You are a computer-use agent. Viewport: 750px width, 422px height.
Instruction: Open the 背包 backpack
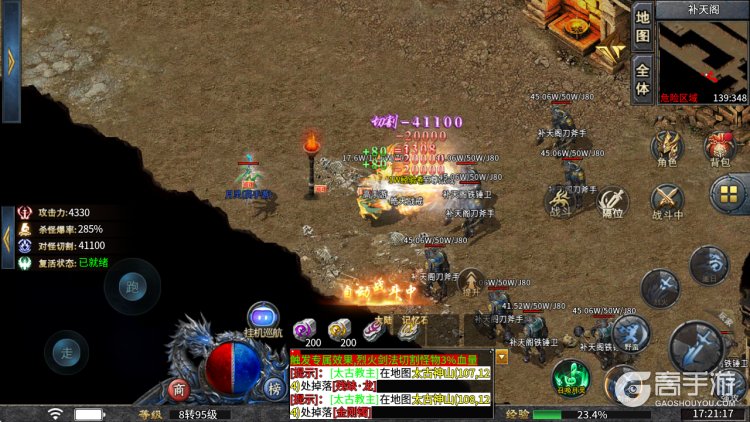point(720,147)
